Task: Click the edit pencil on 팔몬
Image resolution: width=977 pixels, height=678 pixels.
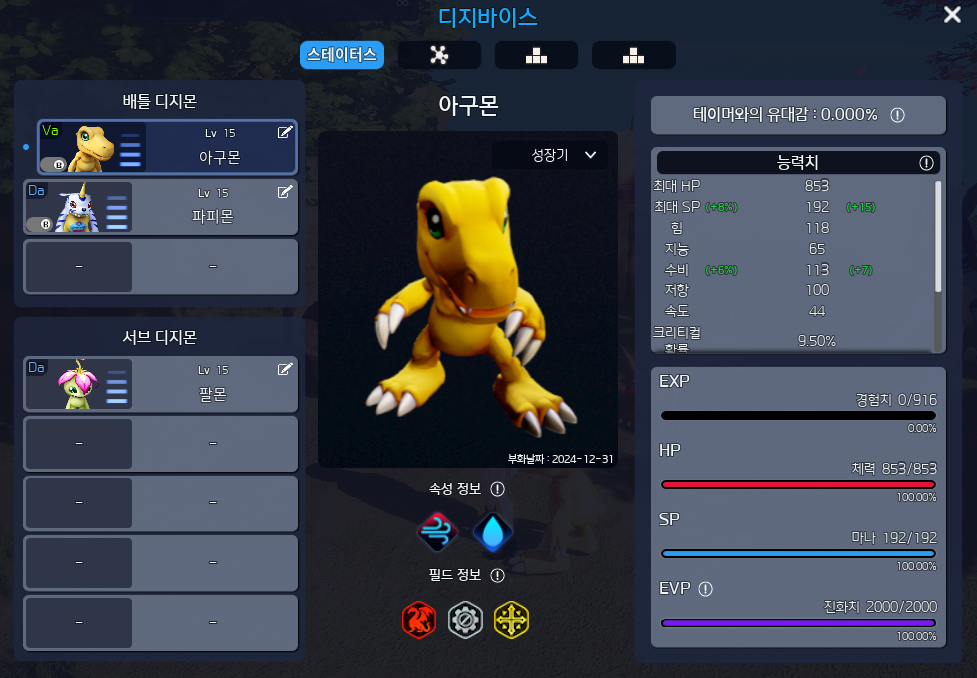Action: 285,369
